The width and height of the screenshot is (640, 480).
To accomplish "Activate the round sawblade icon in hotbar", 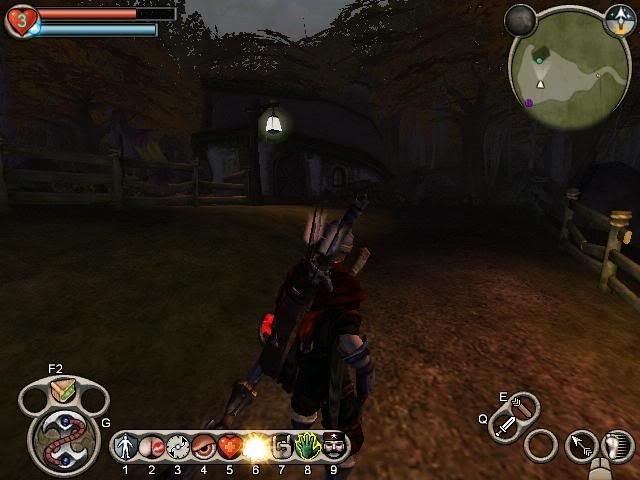I will 178,446.
